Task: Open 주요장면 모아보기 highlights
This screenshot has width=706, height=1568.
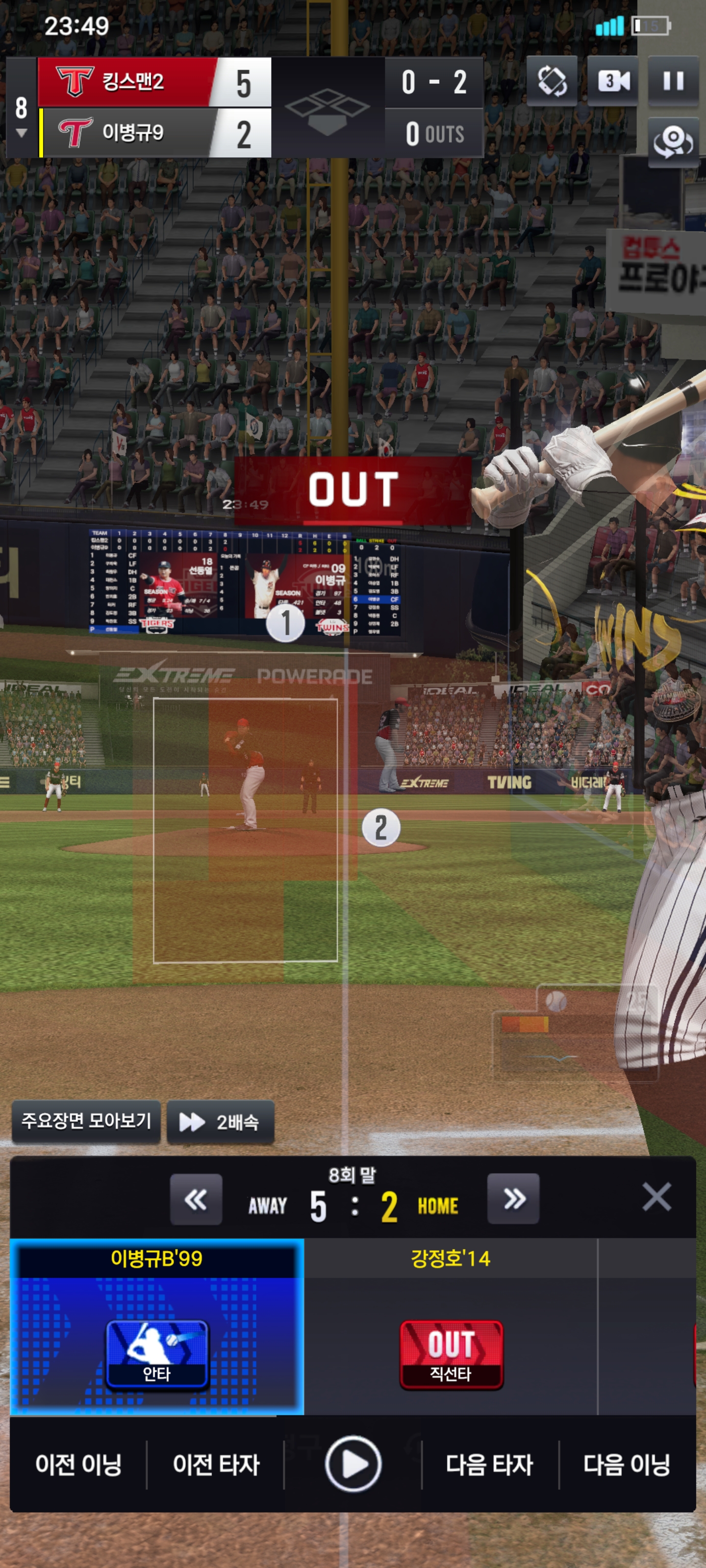Action: tap(86, 1121)
